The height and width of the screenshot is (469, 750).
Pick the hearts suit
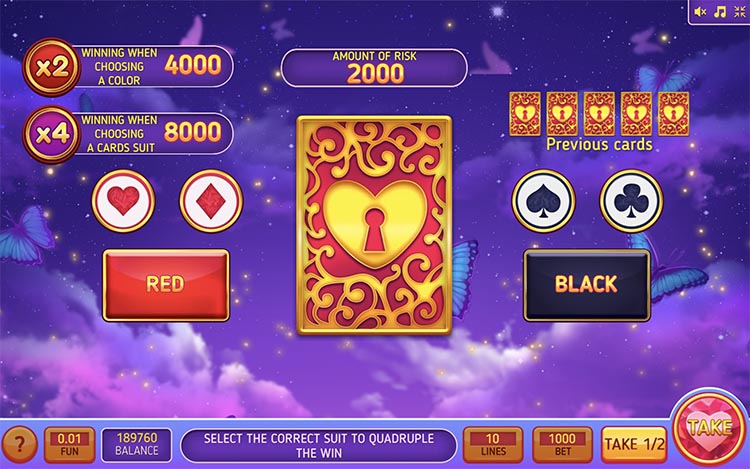[123, 201]
